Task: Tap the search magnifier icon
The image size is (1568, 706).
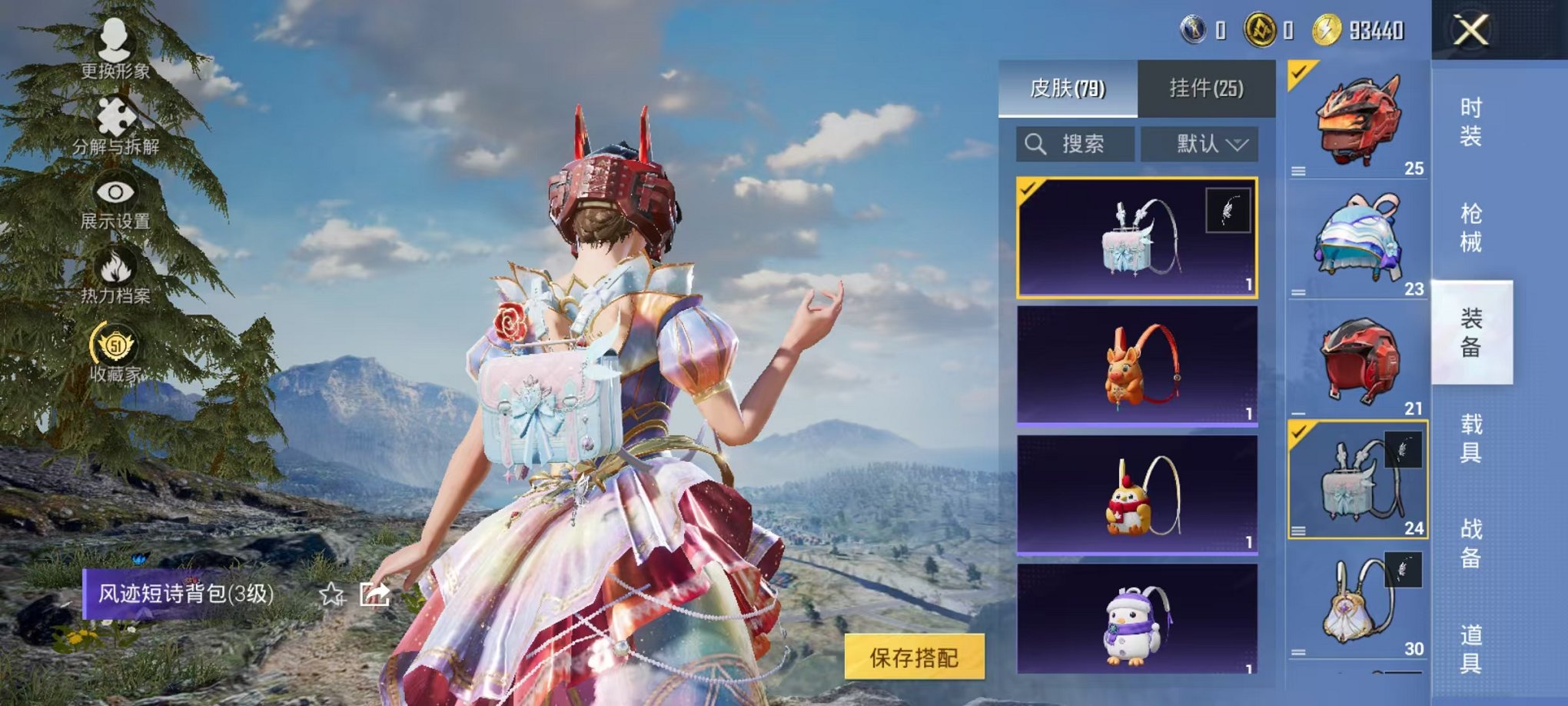Action: click(1035, 143)
